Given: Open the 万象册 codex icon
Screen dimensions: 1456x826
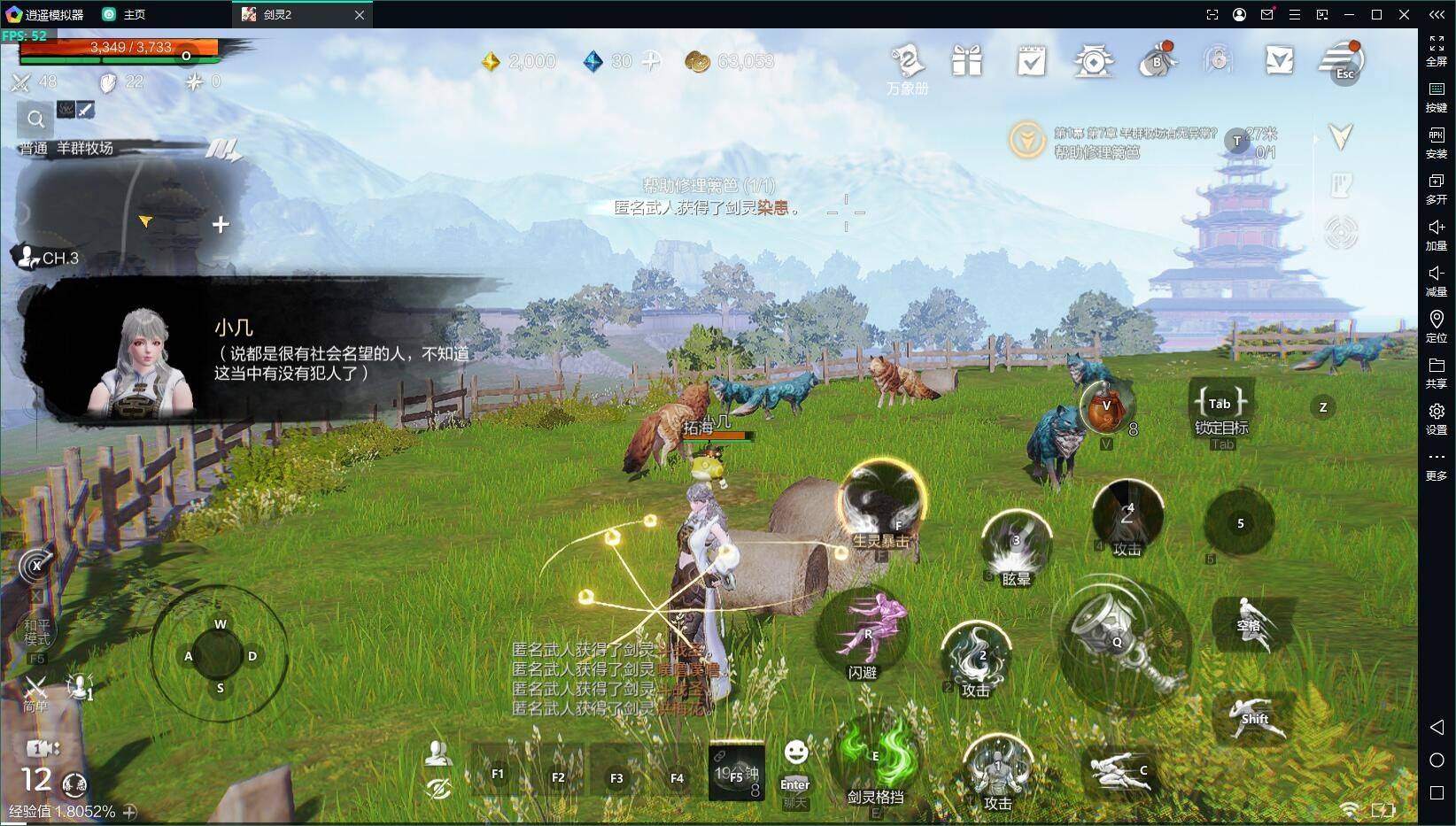Looking at the screenshot, I should click(x=907, y=64).
